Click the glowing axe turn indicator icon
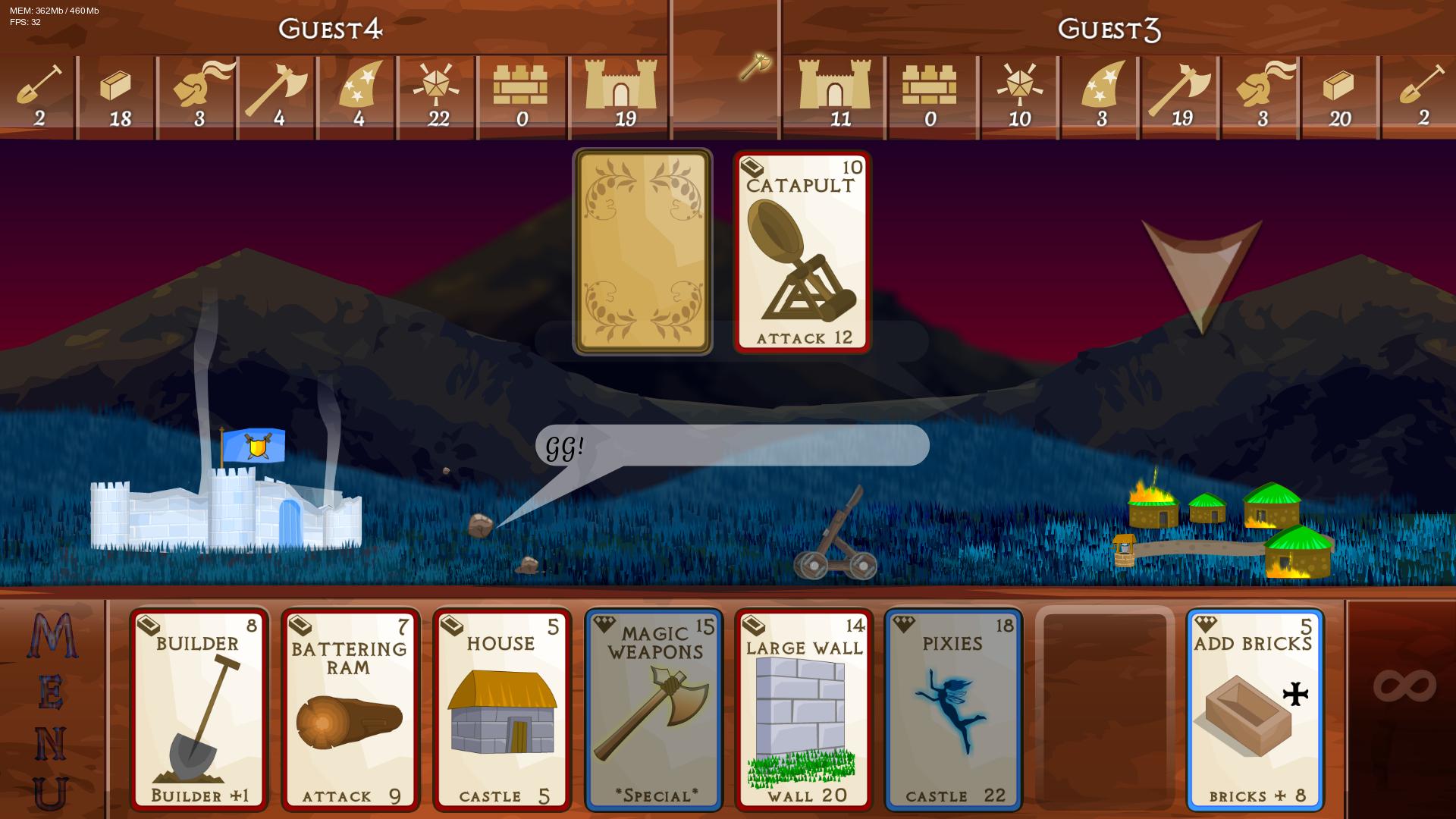 click(755, 64)
